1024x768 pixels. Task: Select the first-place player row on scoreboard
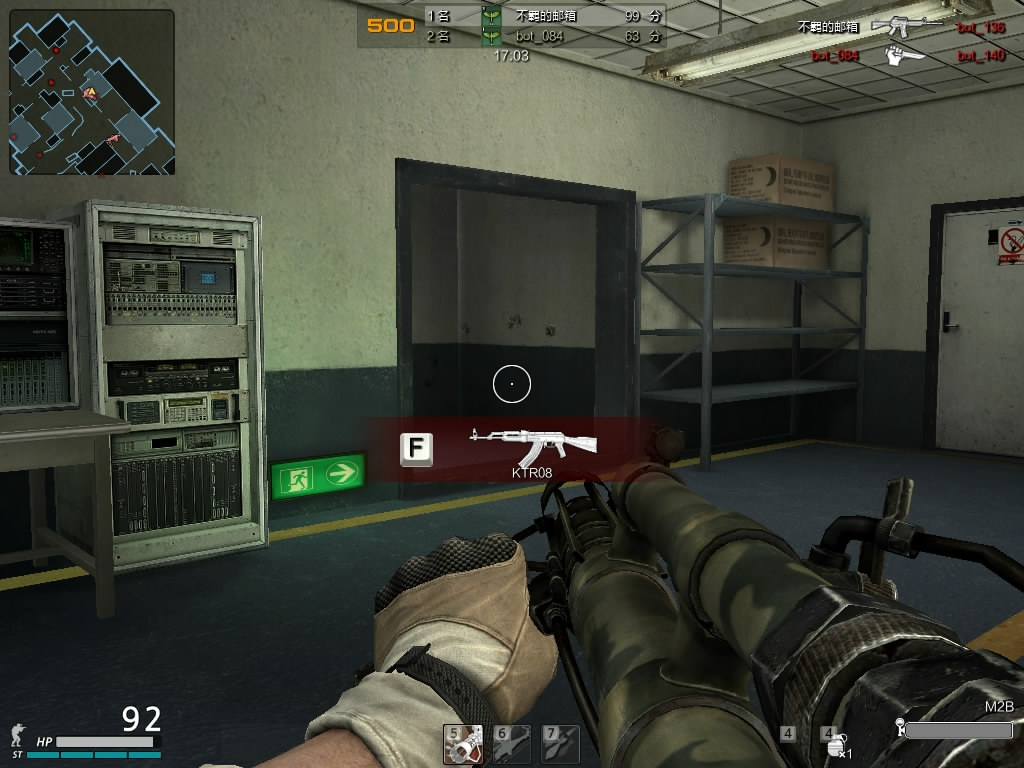coord(543,16)
